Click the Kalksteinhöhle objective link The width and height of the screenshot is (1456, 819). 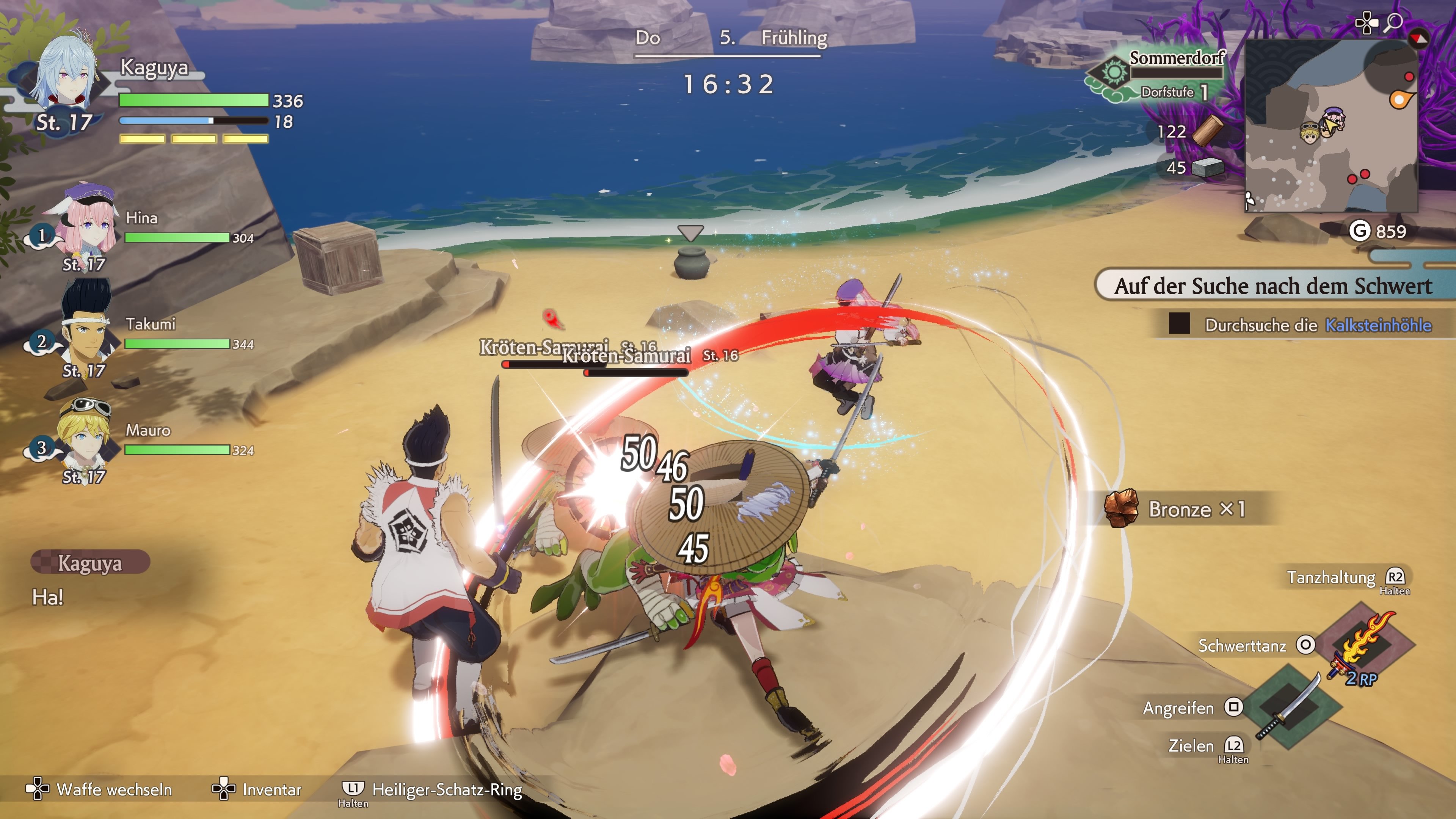(x=1378, y=325)
